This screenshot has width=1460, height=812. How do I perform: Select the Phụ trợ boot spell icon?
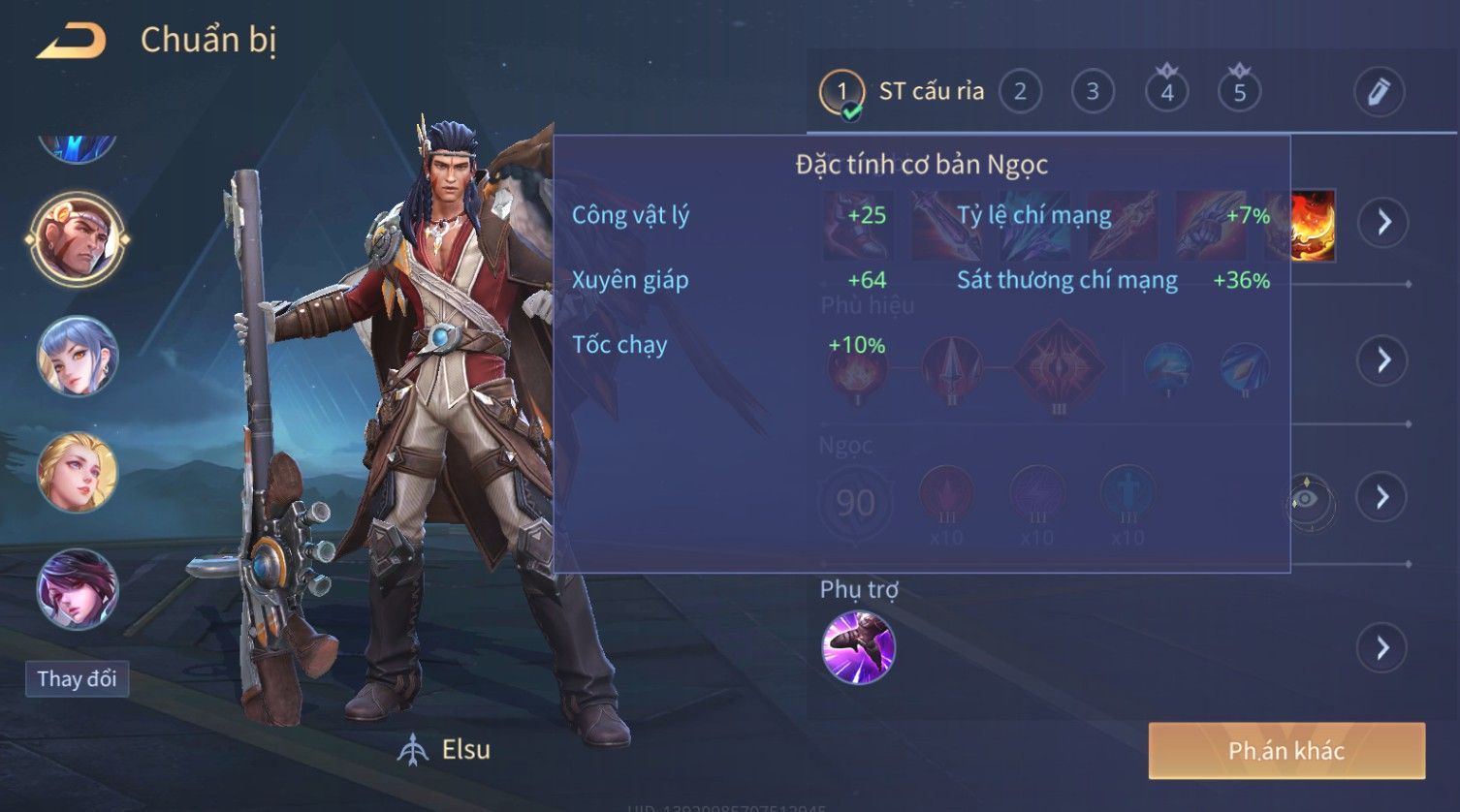tap(858, 647)
